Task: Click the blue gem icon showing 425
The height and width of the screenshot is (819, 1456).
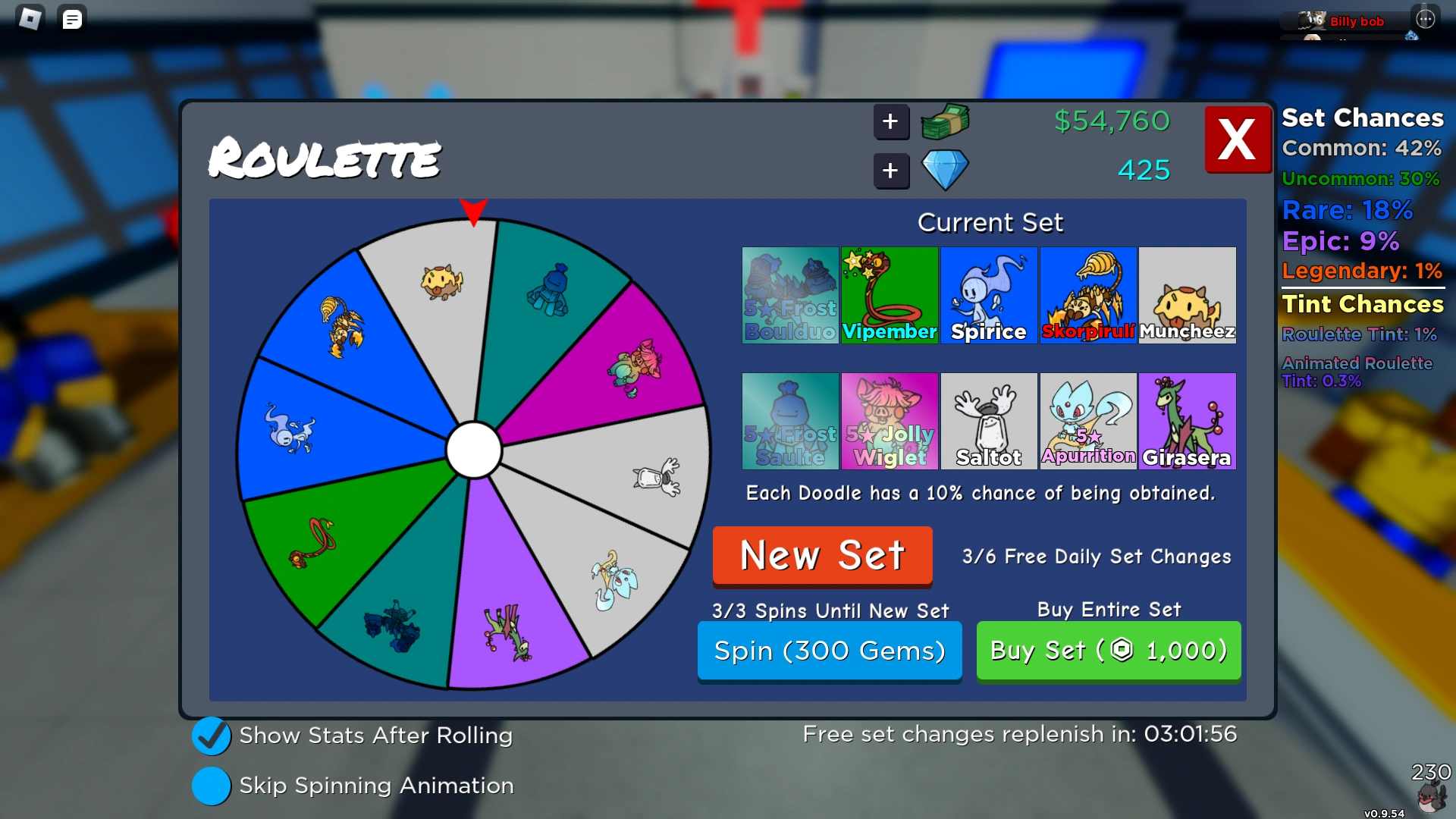Action: 945,171
